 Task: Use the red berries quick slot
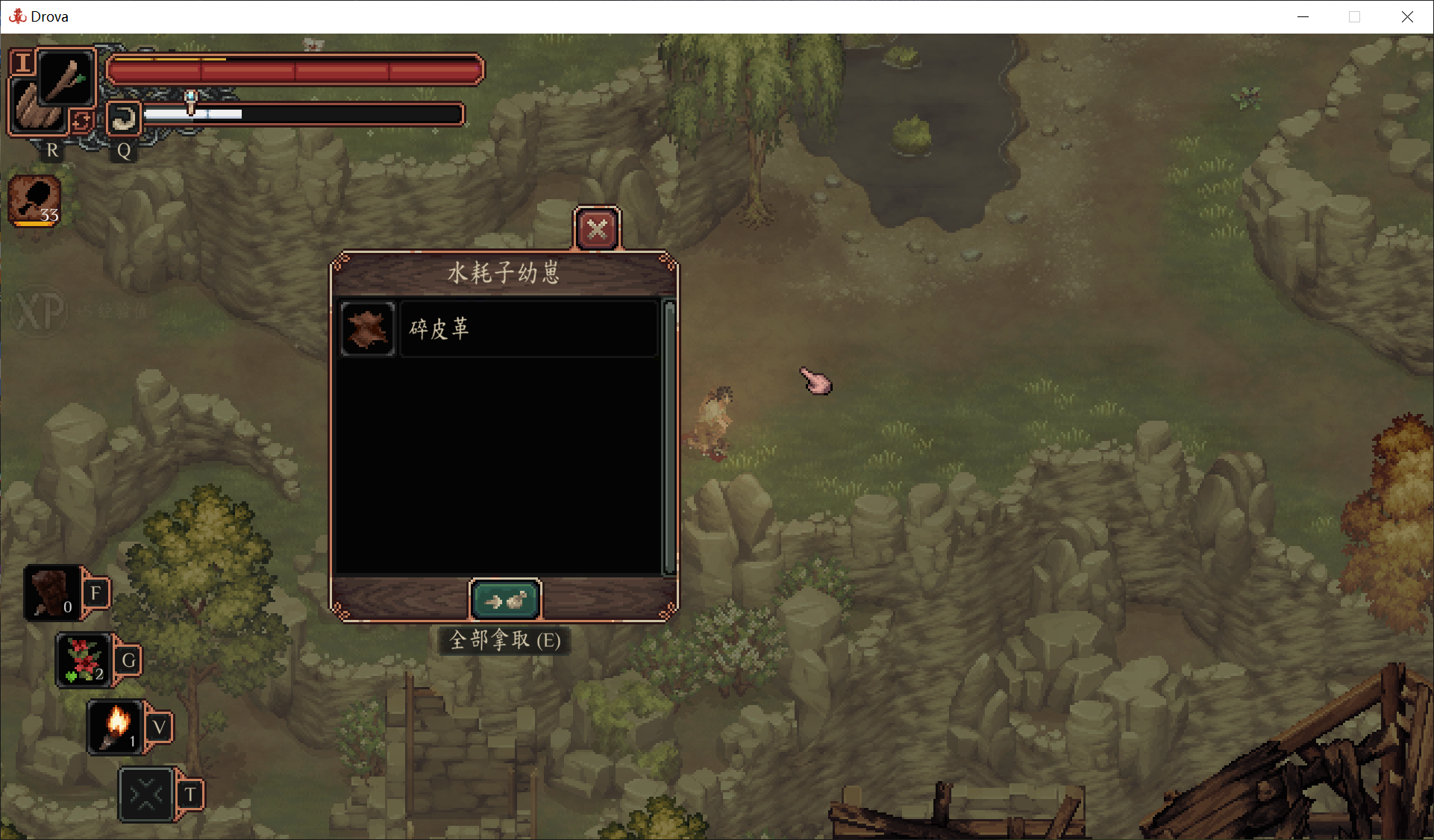(84, 659)
